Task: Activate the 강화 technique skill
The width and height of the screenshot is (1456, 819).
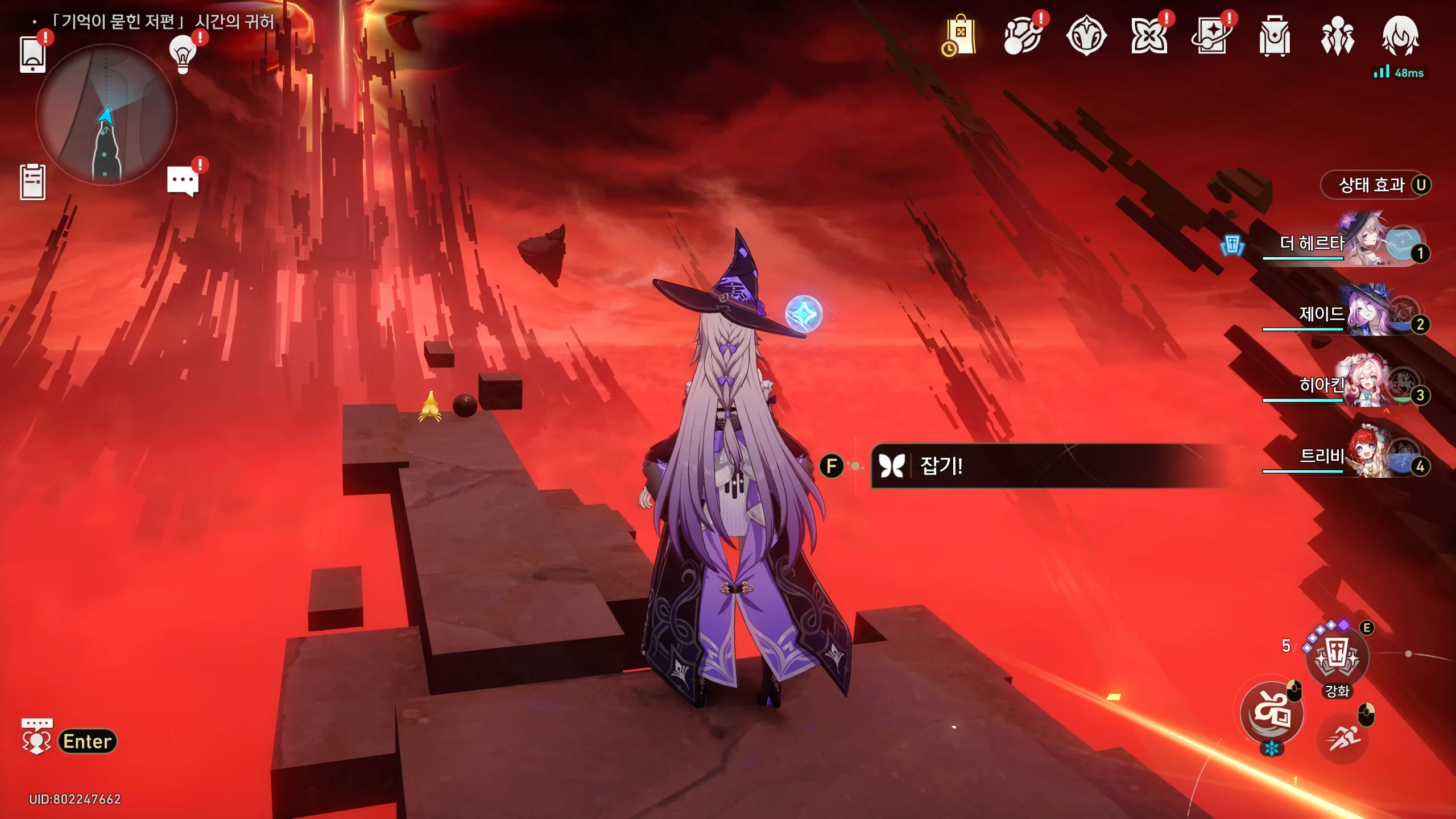Action: [1337, 658]
